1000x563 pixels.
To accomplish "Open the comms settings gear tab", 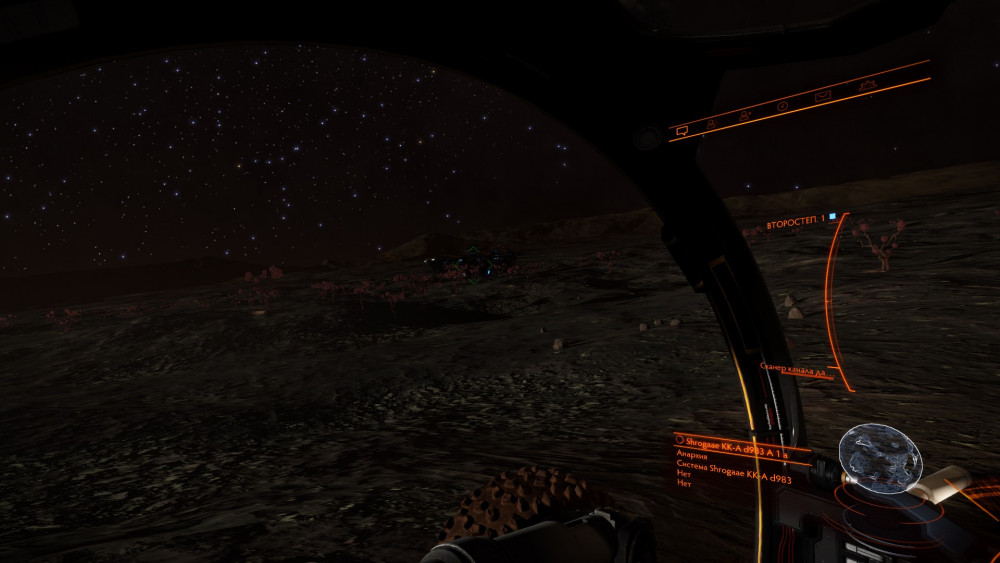I will point(869,86).
